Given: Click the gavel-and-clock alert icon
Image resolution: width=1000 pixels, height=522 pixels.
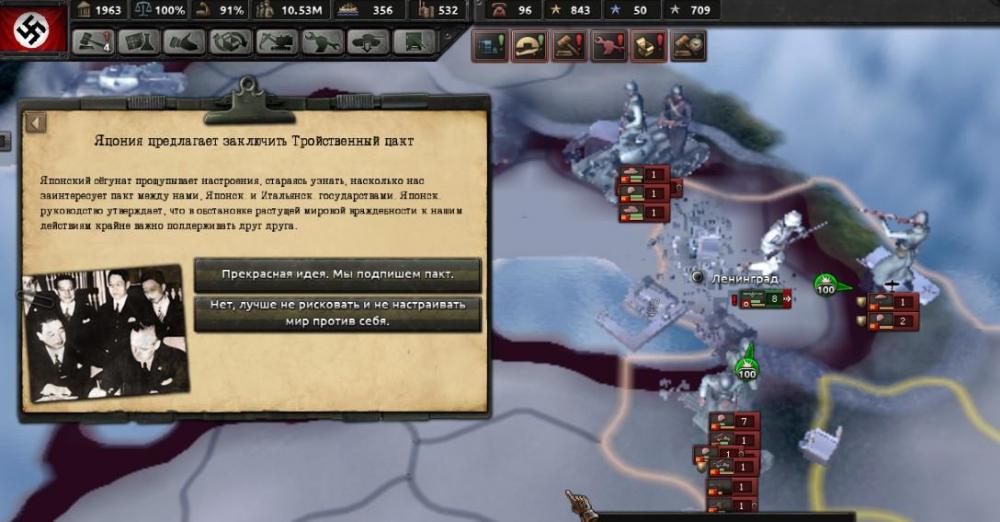Looking at the screenshot, I should pyautogui.click(x=688, y=45).
